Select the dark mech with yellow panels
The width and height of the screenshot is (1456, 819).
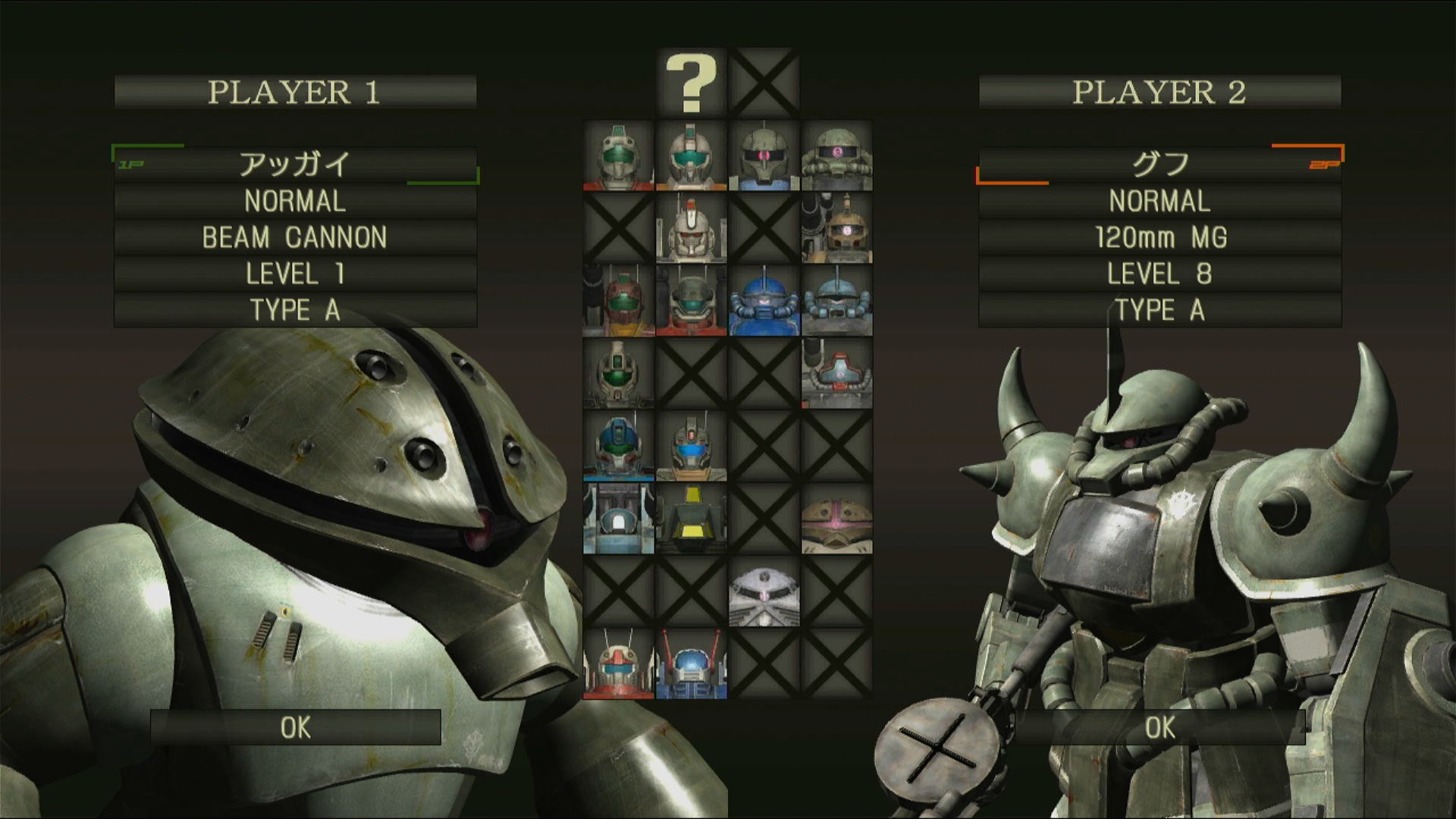tap(691, 519)
